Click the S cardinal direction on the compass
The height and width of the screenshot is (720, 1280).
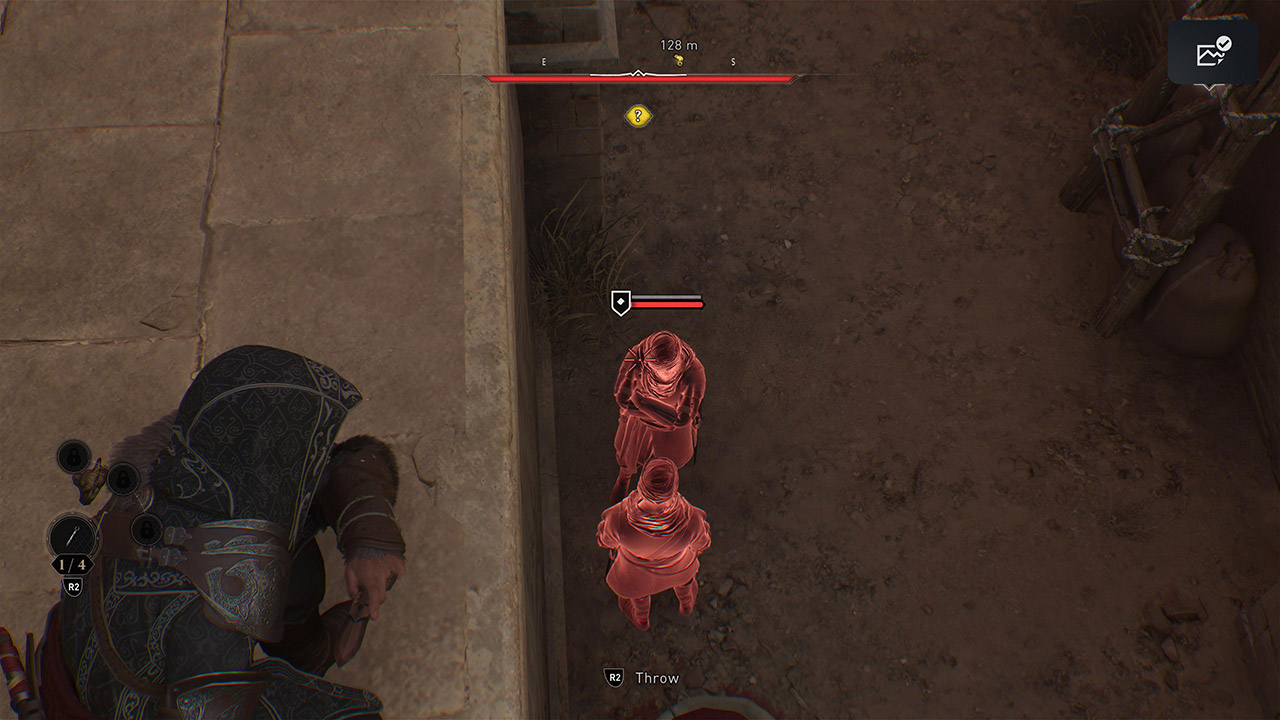pyautogui.click(x=732, y=61)
